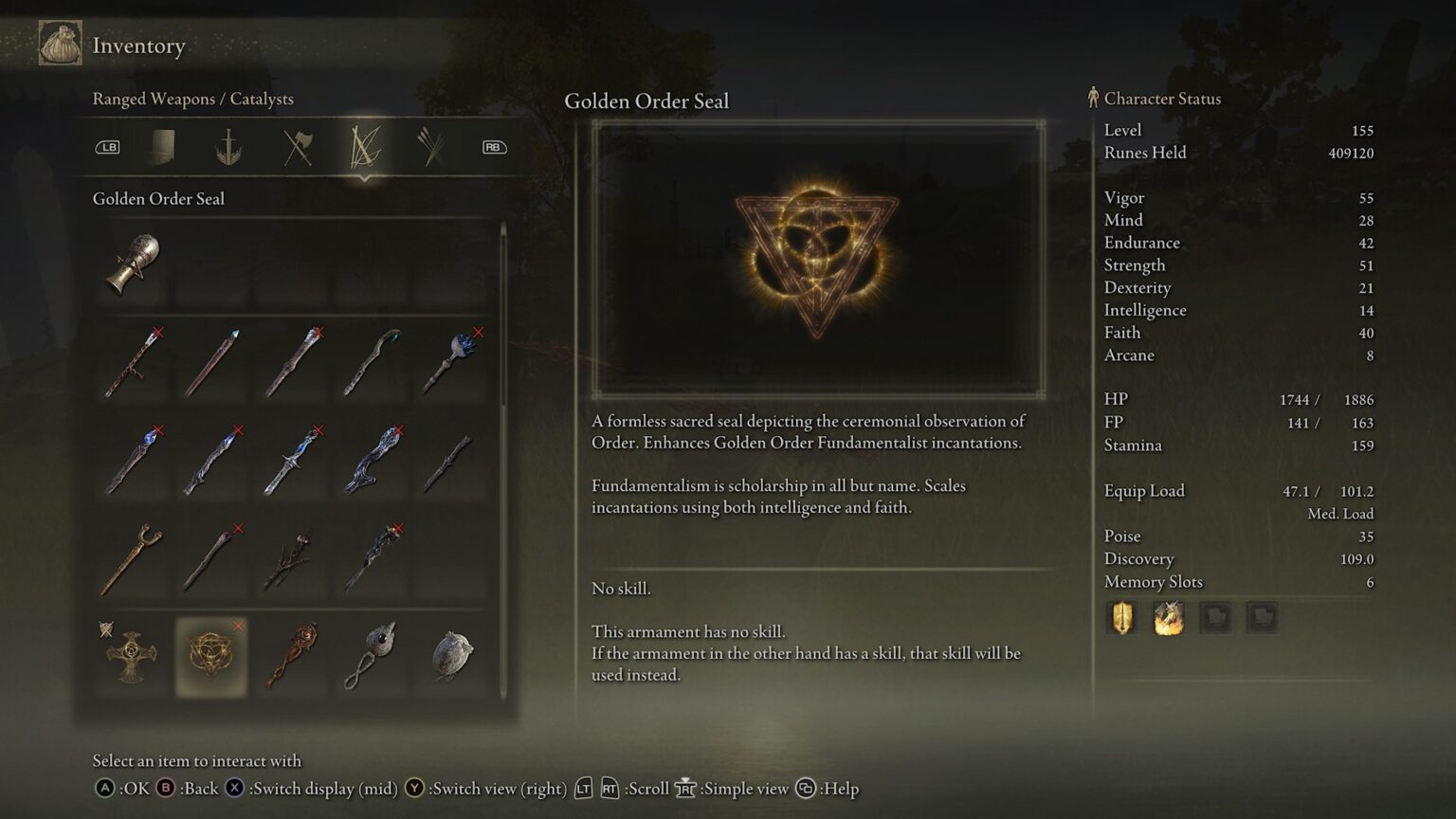Image resolution: width=1456 pixels, height=819 pixels.
Task: Select the equipped shield icon under Memory Slots
Action: pyautogui.click(x=1122, y=617)
